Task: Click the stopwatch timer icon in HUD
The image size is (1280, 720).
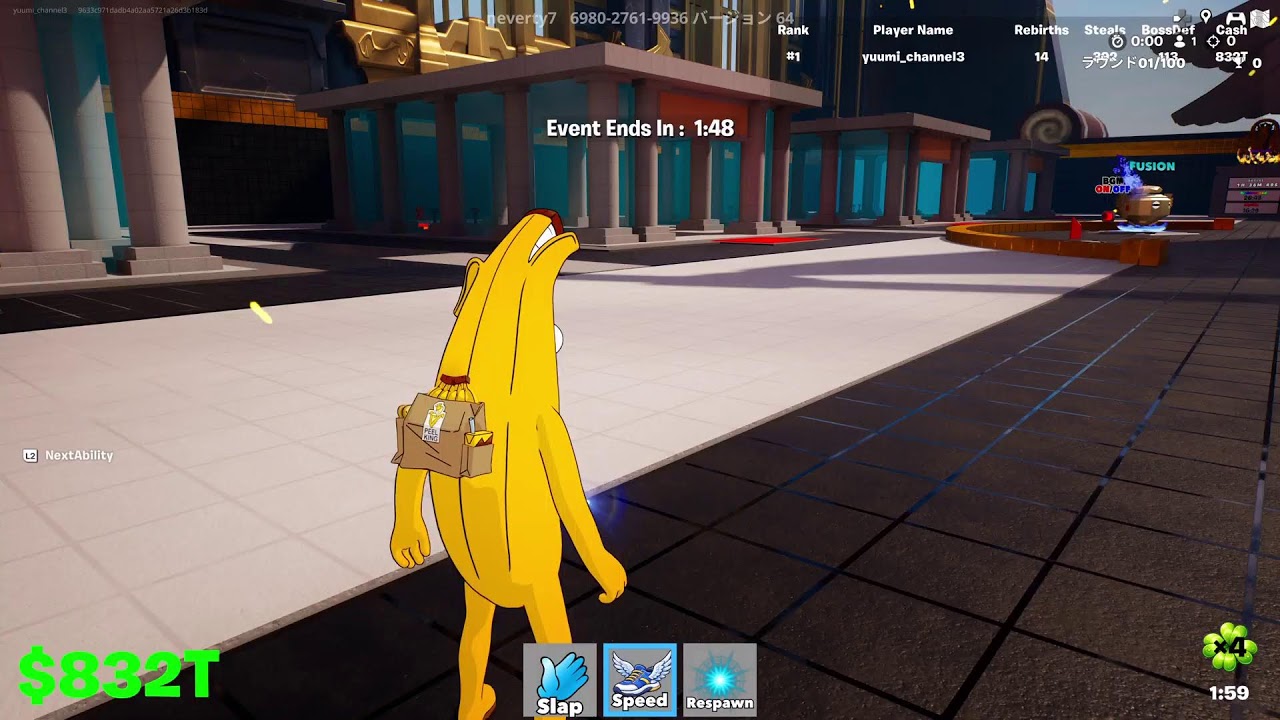Action: pyautogui.click(x=1116, y=42)
